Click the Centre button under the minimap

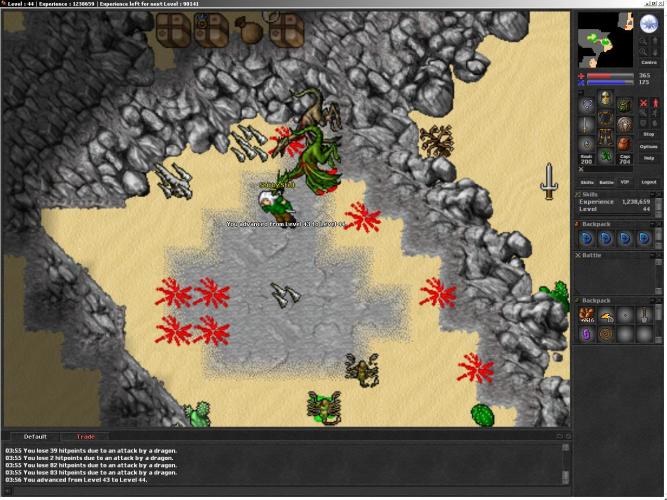tap(648, 62)
